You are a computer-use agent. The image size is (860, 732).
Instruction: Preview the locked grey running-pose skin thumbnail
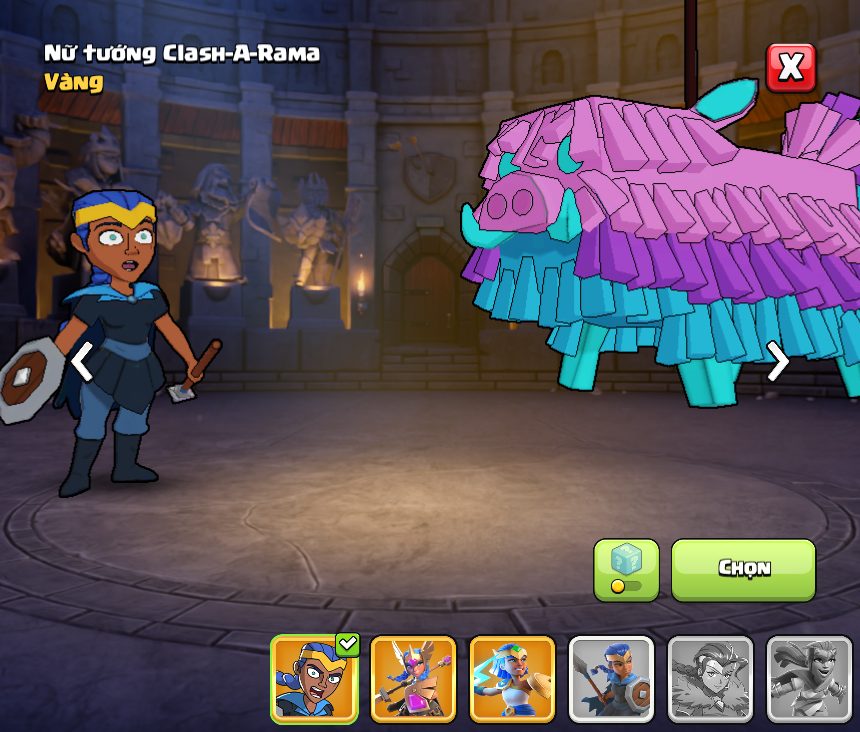[809, 678]
